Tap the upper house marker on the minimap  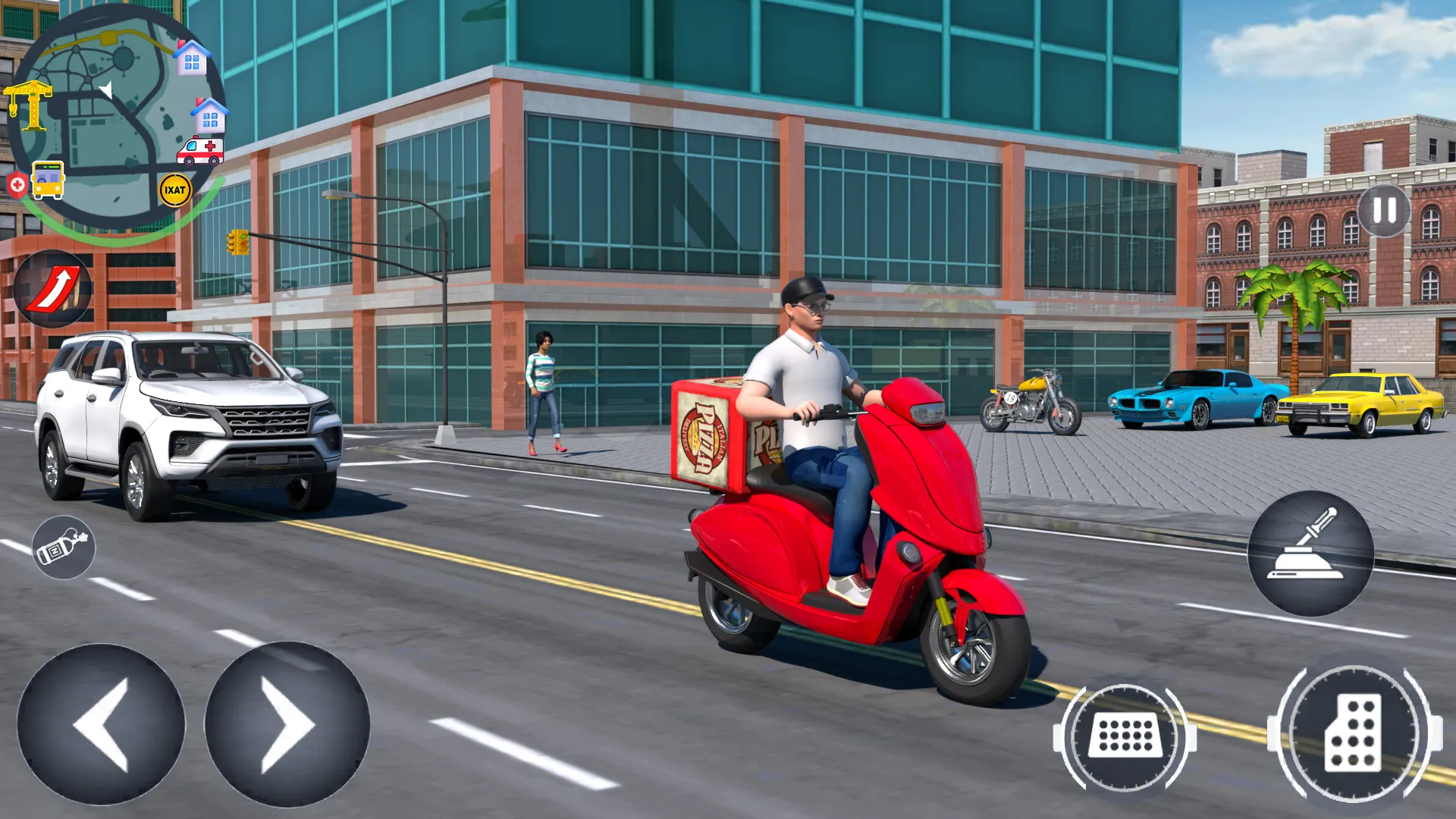pos(193,57)
